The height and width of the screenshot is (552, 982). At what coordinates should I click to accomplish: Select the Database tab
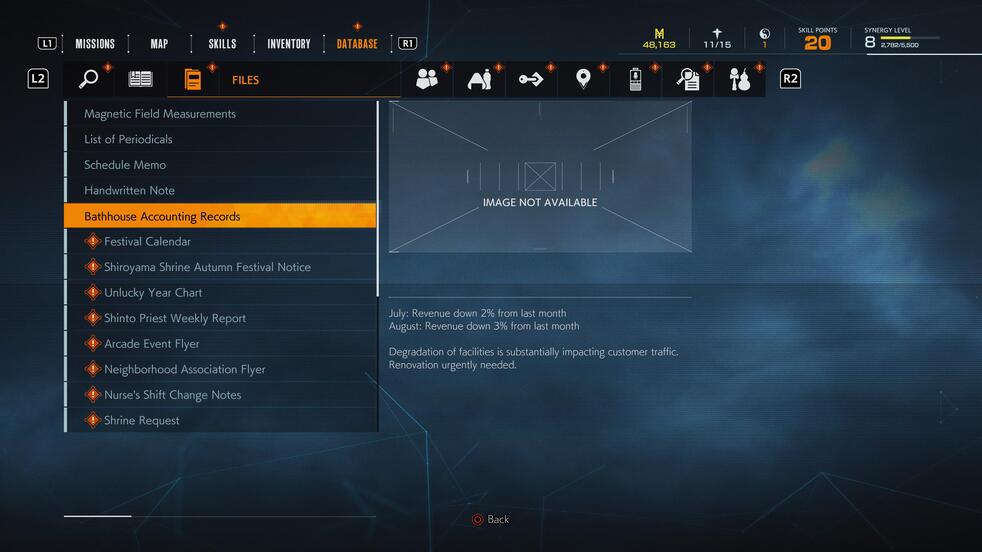point(357,44)
